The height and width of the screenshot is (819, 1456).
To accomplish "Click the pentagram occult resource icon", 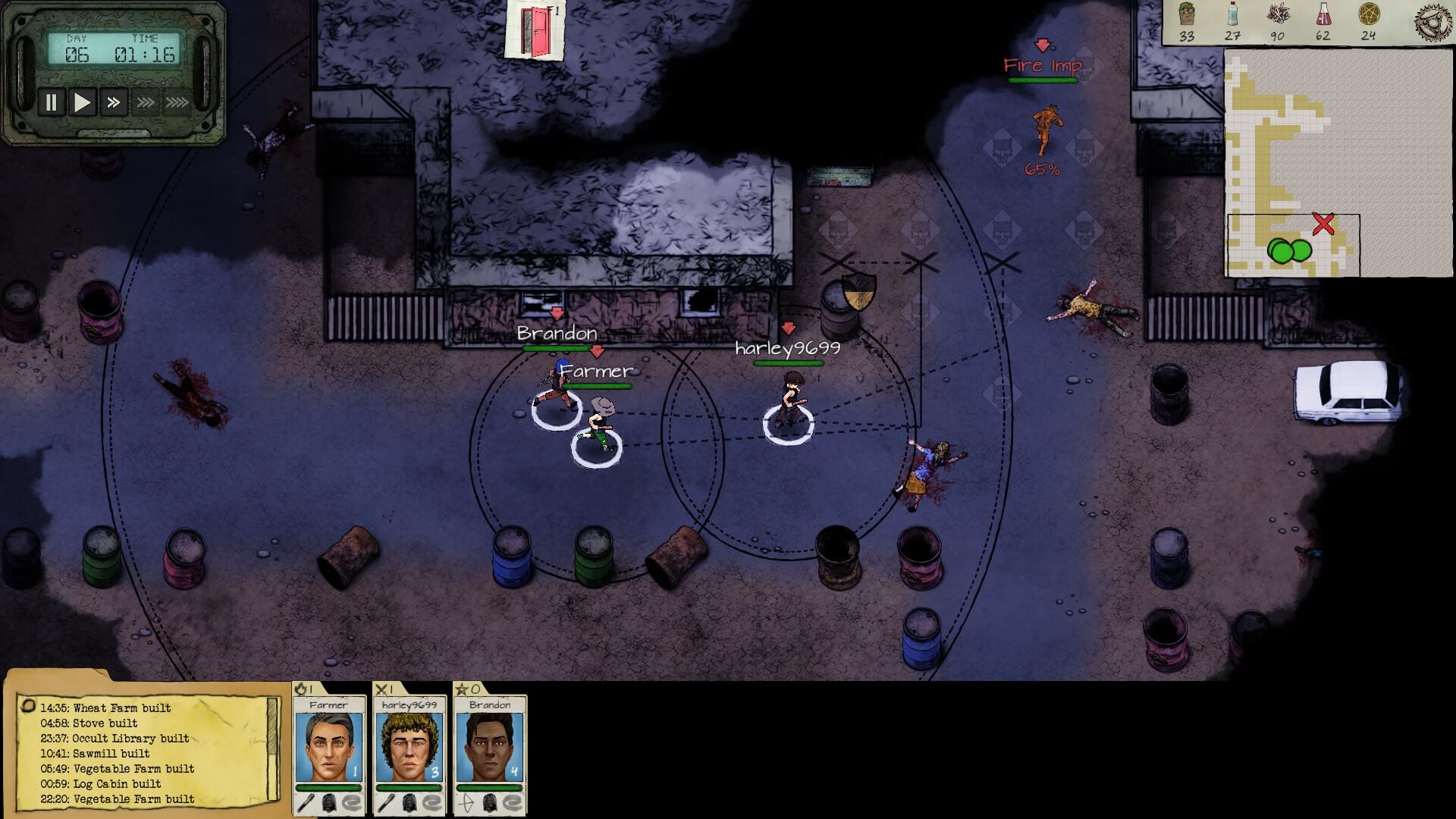I will click(x=1368, y=14).
